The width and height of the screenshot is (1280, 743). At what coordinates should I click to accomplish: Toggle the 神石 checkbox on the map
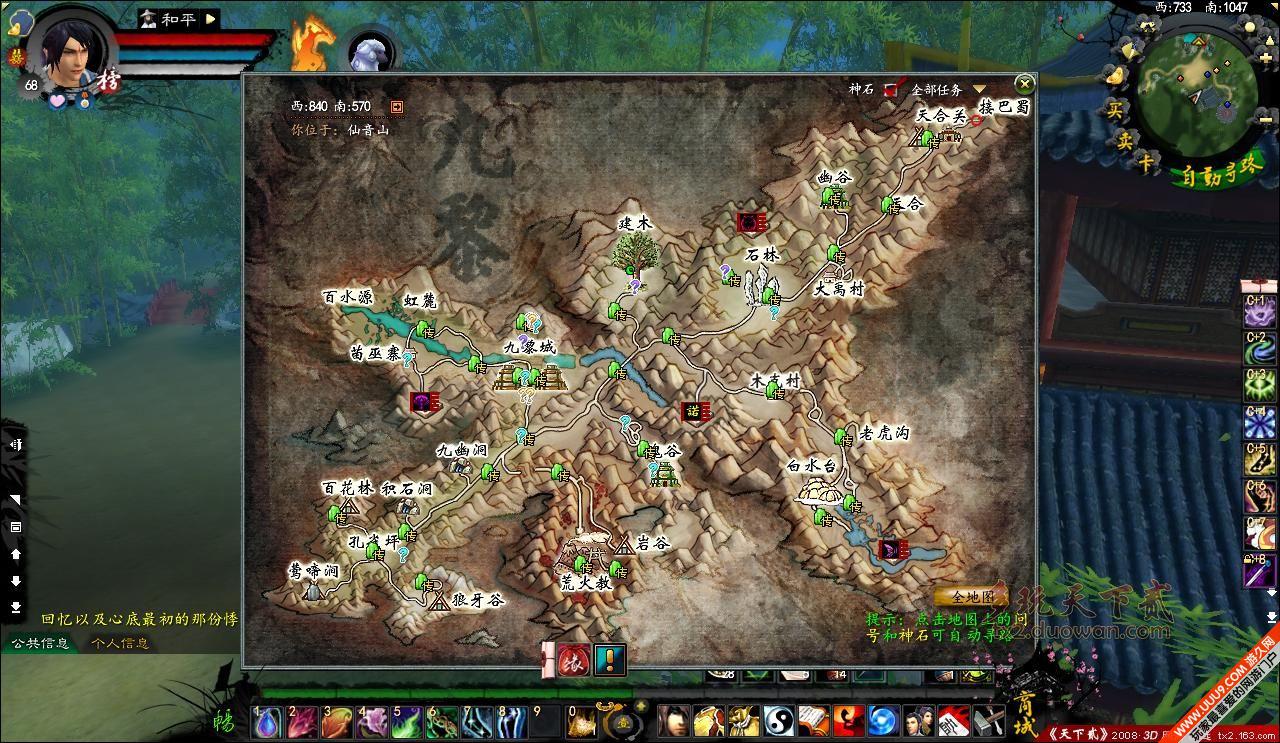[891, 90]
